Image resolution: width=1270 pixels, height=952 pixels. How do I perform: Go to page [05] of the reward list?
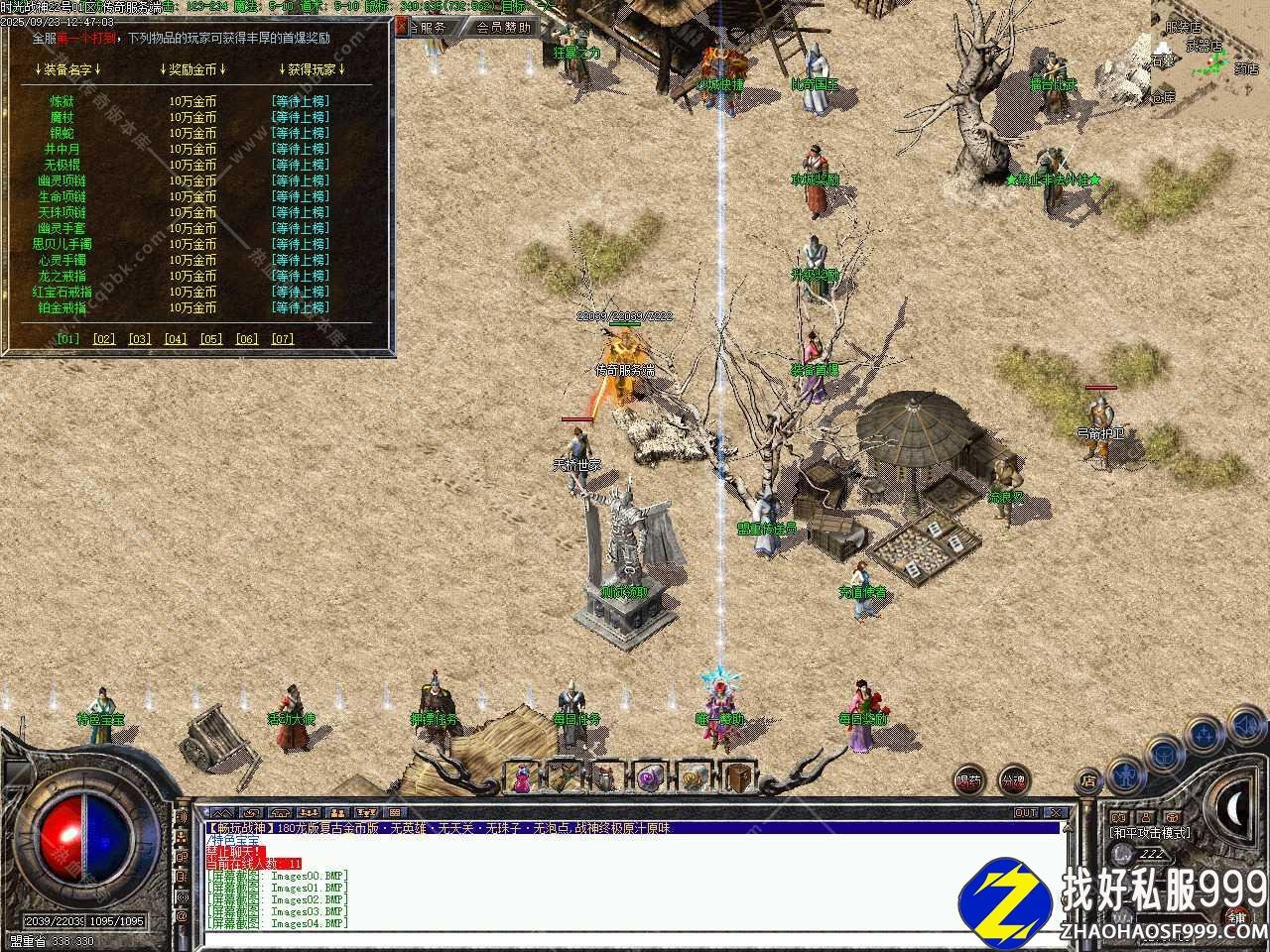[x=210, y=338]
